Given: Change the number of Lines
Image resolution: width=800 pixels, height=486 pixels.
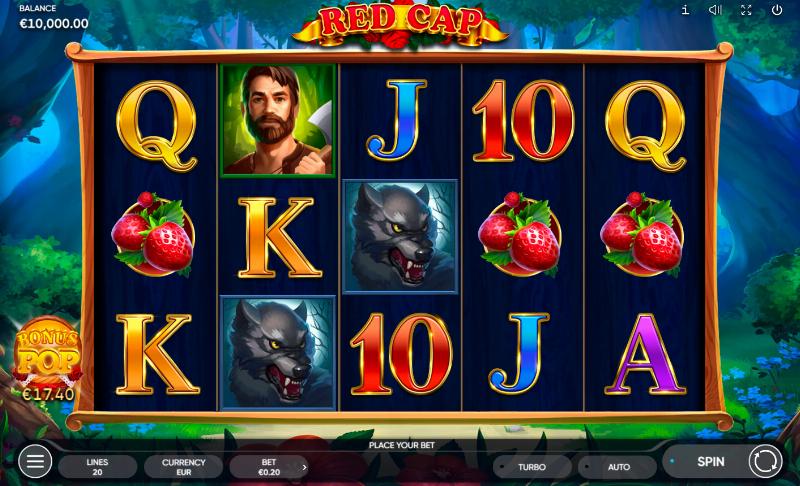Looking at the screenshot, I should pos(97,467).
